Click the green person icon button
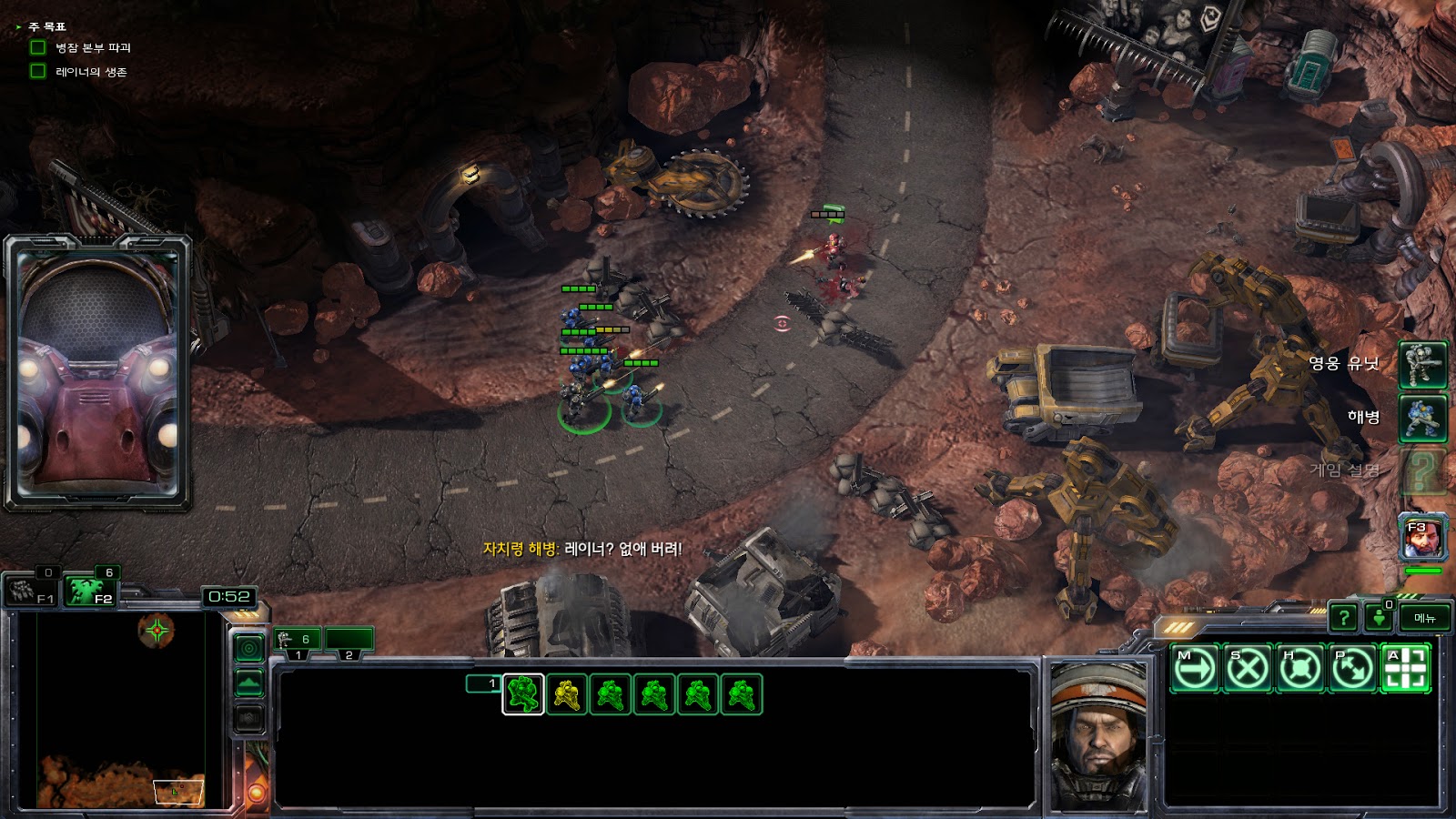Viewport: 1456px width, 819px height. (x=1379, y=618)
